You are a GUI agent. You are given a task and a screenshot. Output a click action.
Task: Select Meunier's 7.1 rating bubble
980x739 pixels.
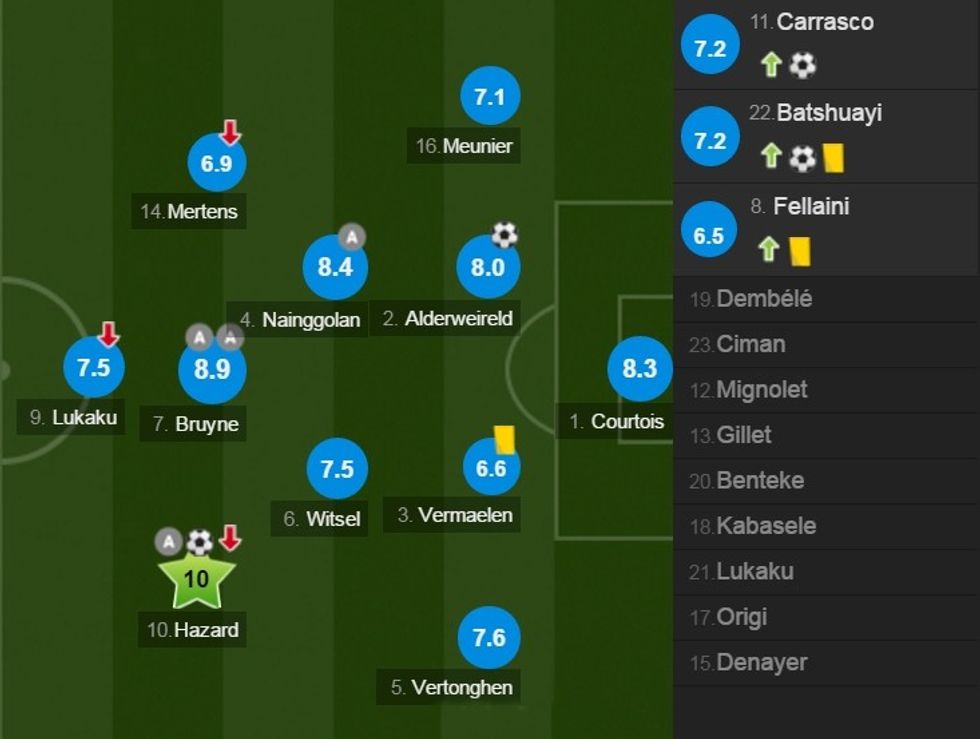coord(490,97)
